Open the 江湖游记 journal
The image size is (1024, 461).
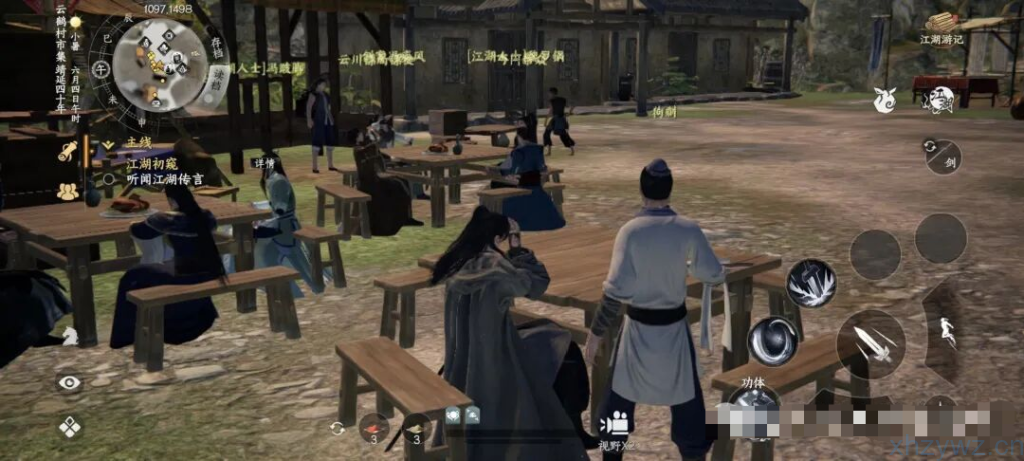[941, 26]
